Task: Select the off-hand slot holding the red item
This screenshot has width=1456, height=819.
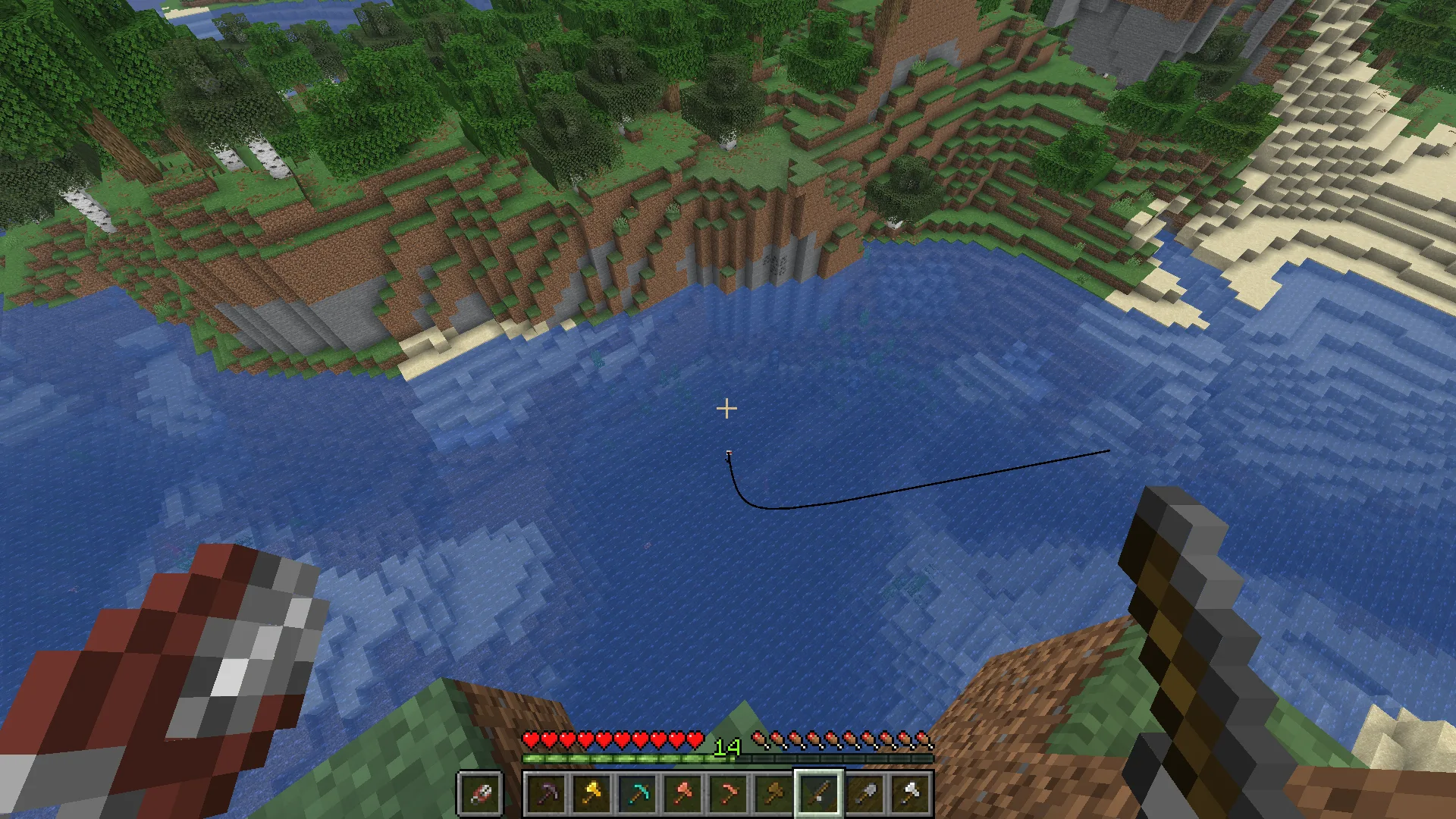Action: [480, 794]
